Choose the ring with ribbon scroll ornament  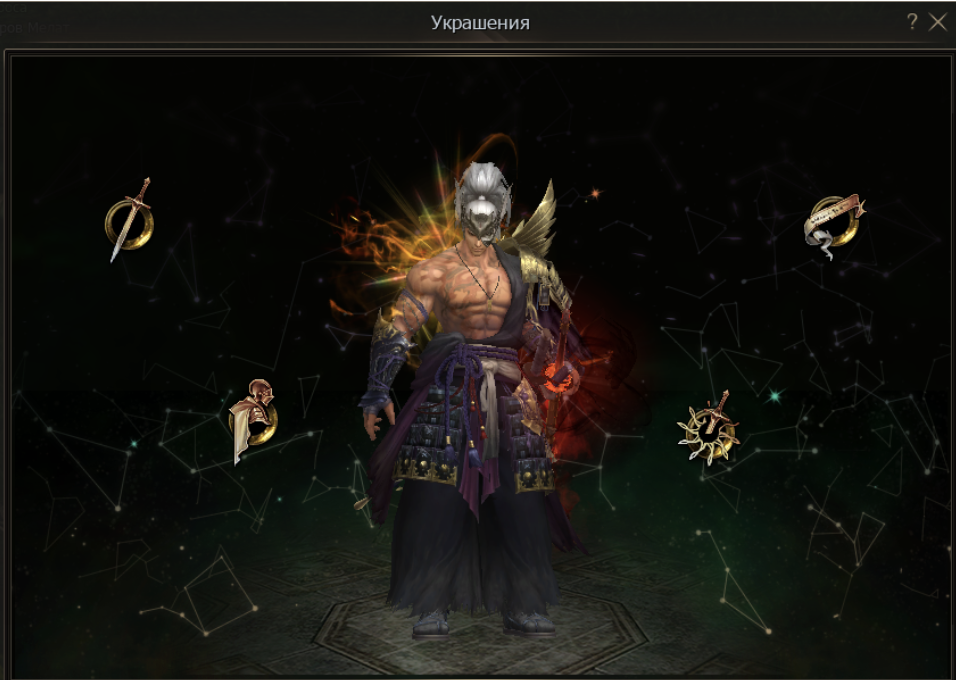click(x=834, y=224)
